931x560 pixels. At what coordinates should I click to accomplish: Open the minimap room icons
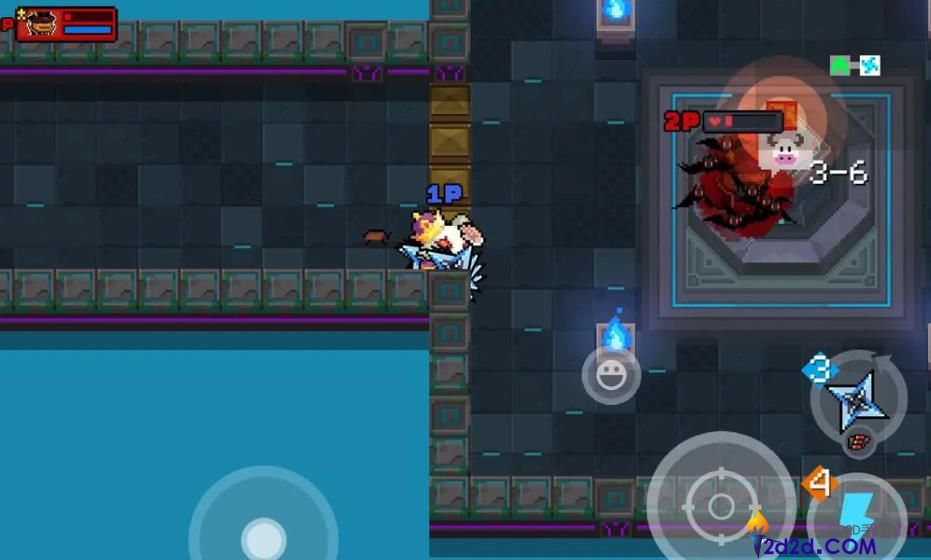[855, 66]
